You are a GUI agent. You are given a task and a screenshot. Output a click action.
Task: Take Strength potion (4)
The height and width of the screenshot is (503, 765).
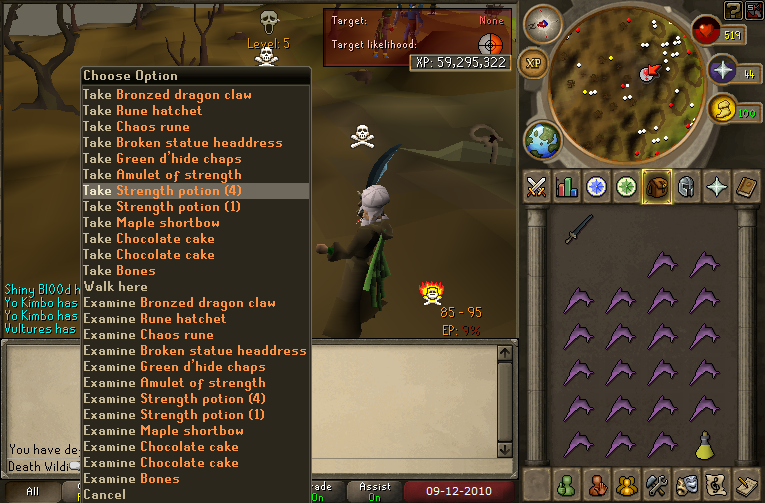pos(161,191)
